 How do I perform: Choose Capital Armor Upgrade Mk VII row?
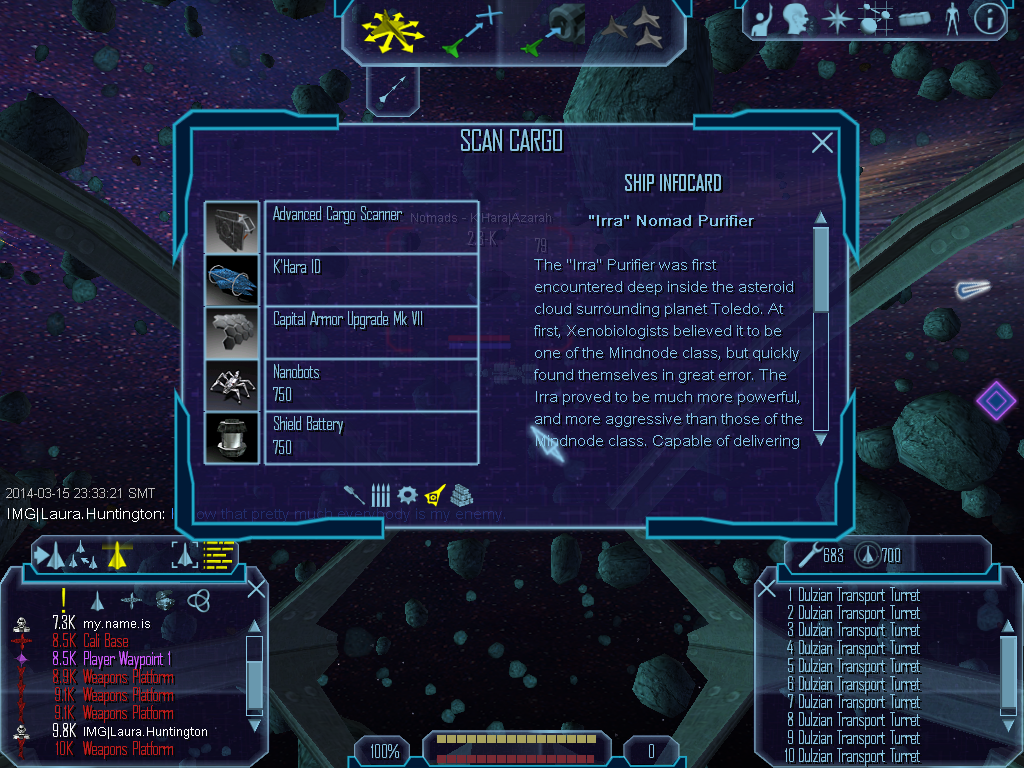[371, 331]
